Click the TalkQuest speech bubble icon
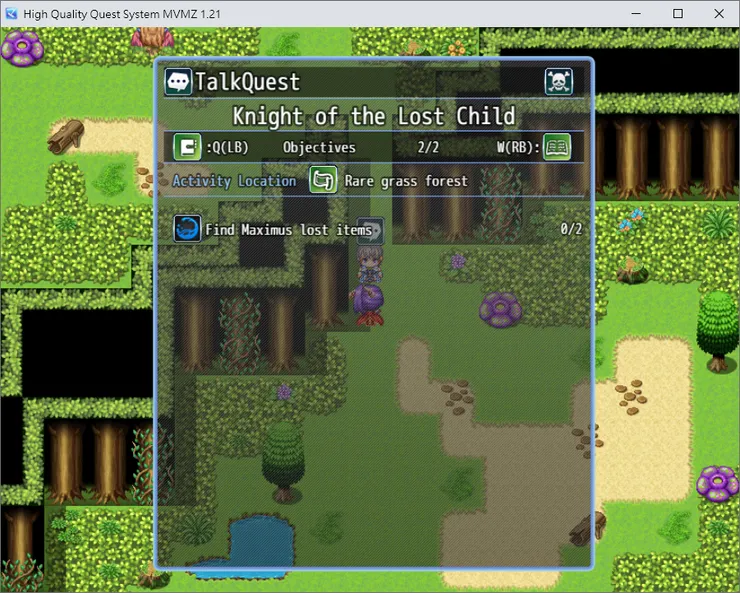 [x=179, y=82]
